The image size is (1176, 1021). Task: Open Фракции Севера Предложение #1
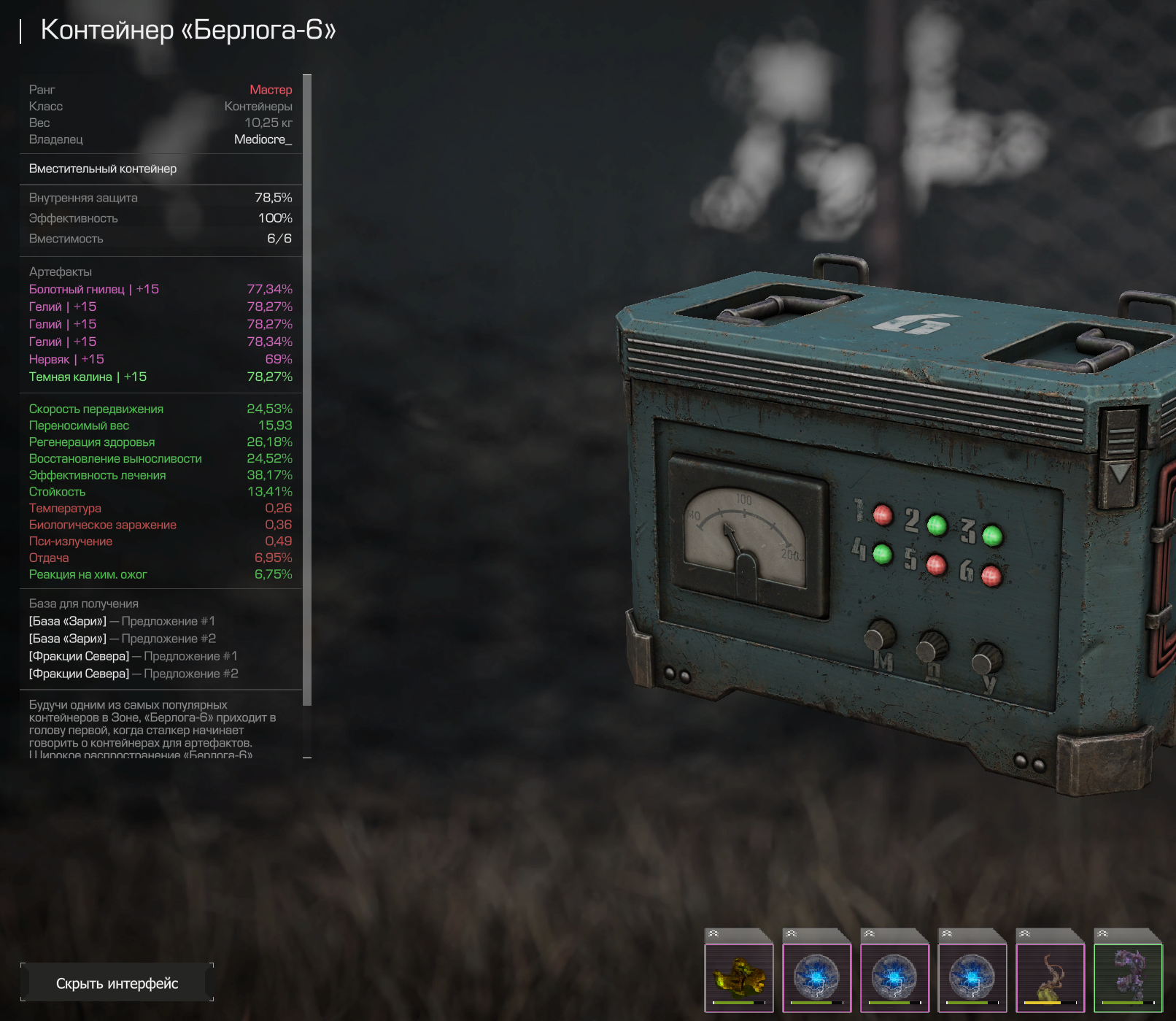pyautogui.click(x=133, y=656)
